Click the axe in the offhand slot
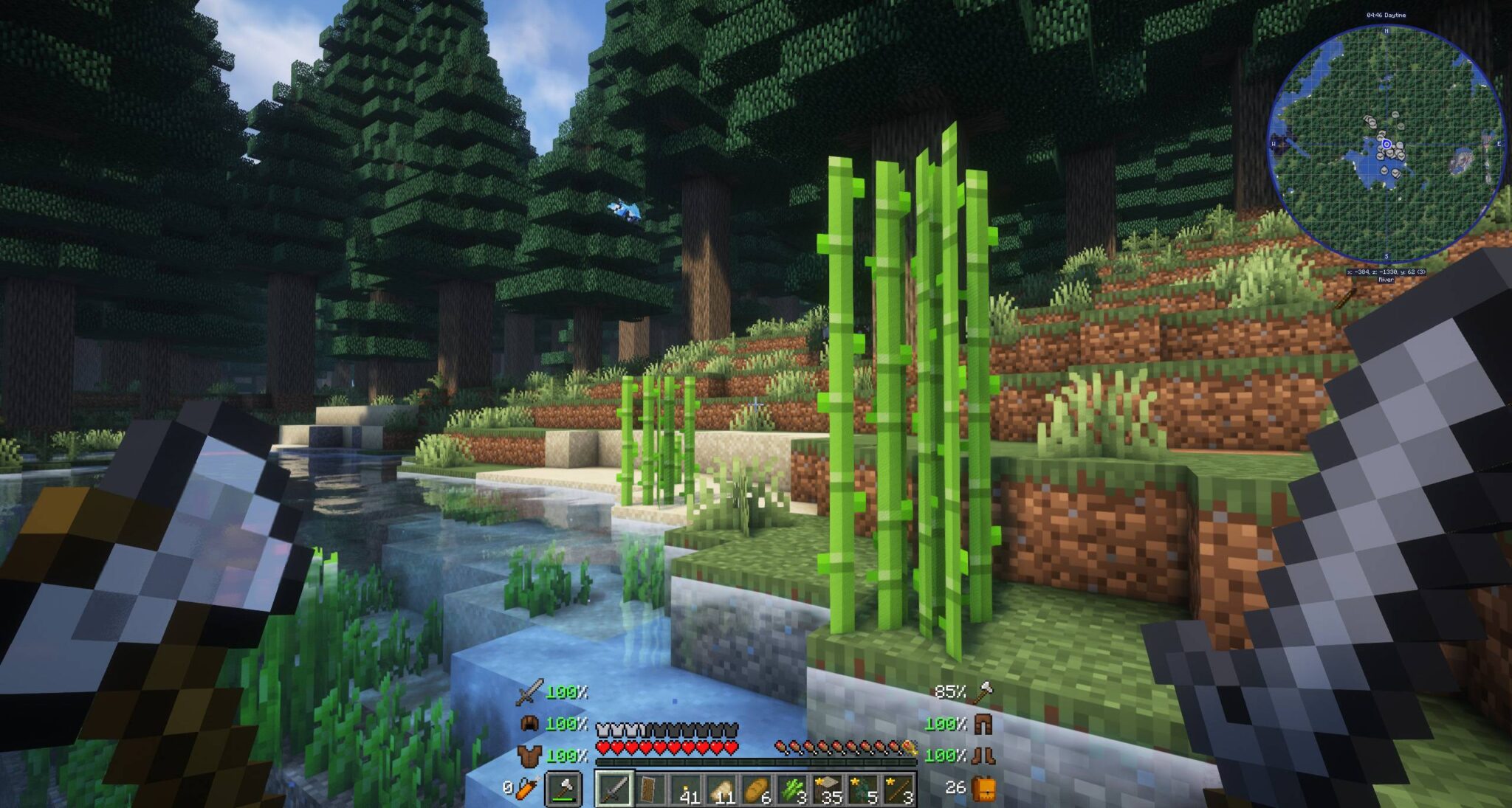Screen dimensions: 1512x808 pyautogui.click(x=563, y=786)
